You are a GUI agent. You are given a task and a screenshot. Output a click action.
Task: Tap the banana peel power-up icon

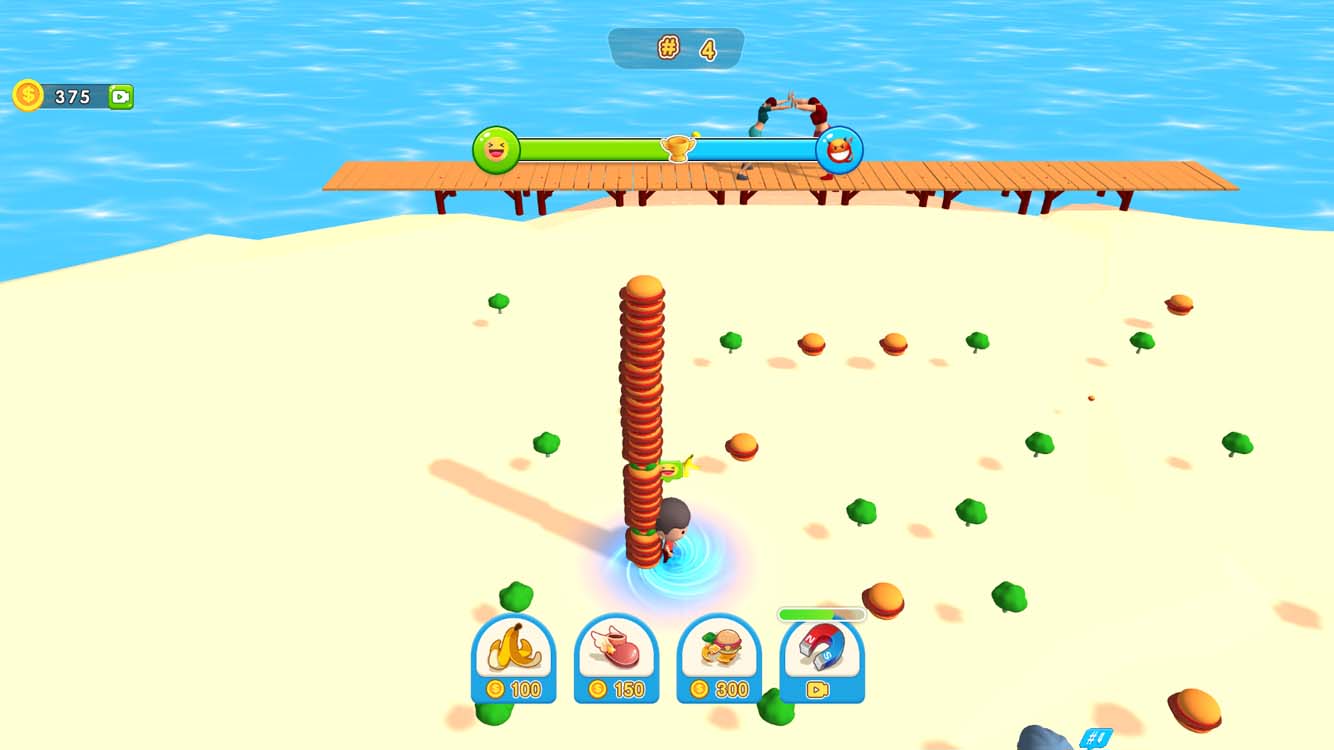(513, 650)
